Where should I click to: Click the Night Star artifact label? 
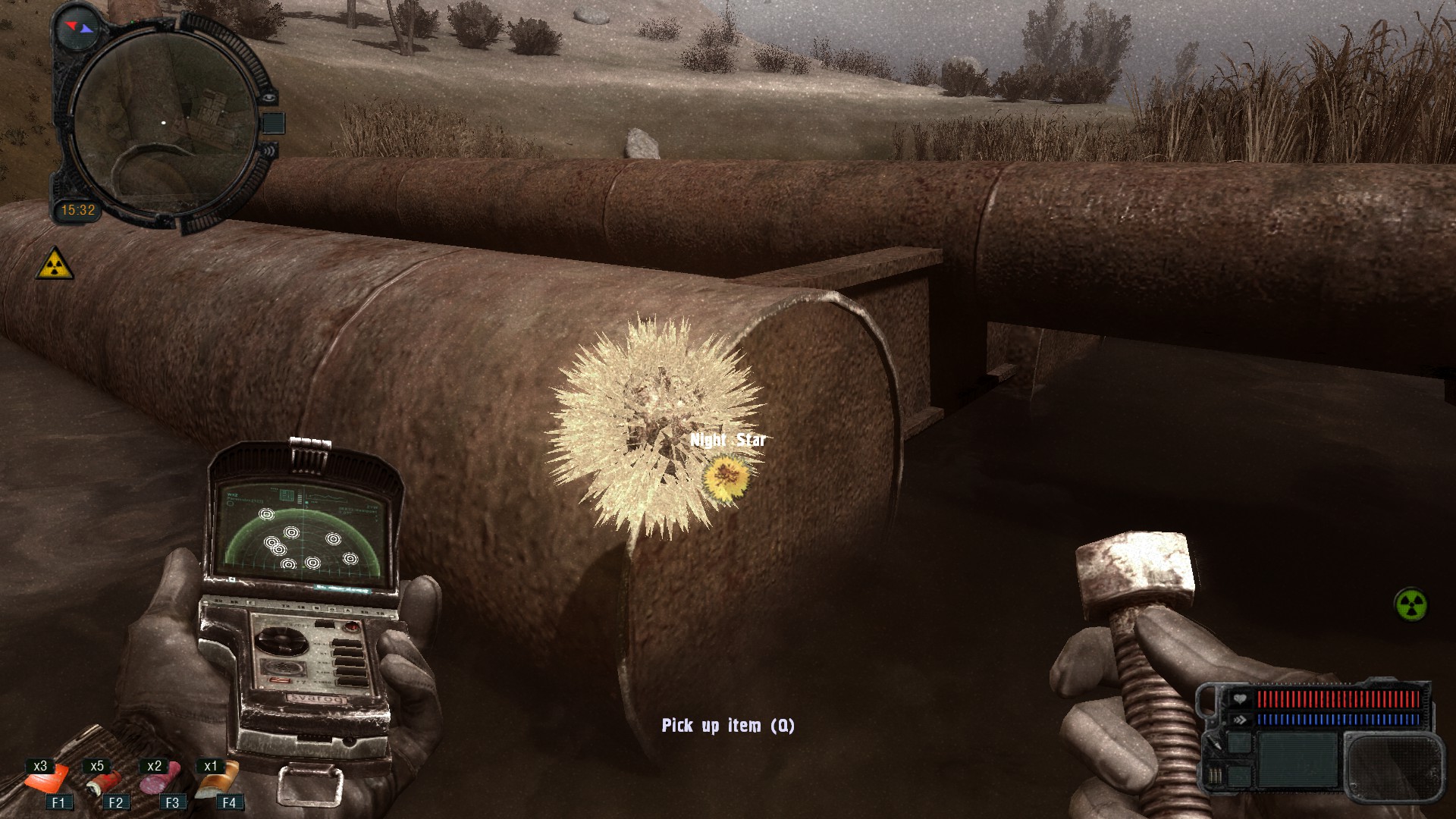click(x=730, y=438)
